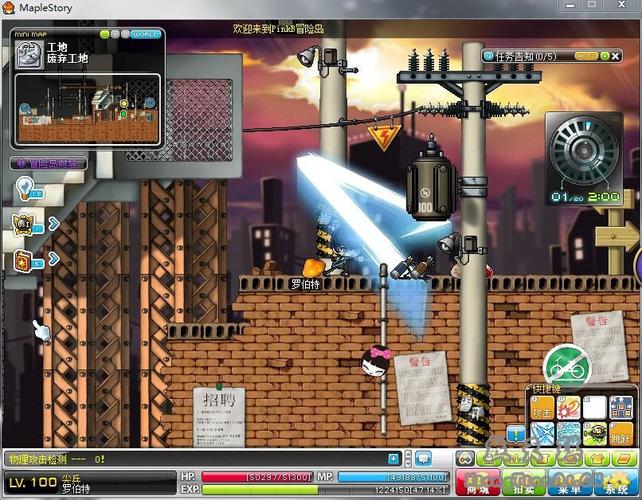Open the medal badge icon on the left
This screenshot has height=500, width=642.
click(x=22, y=223)
